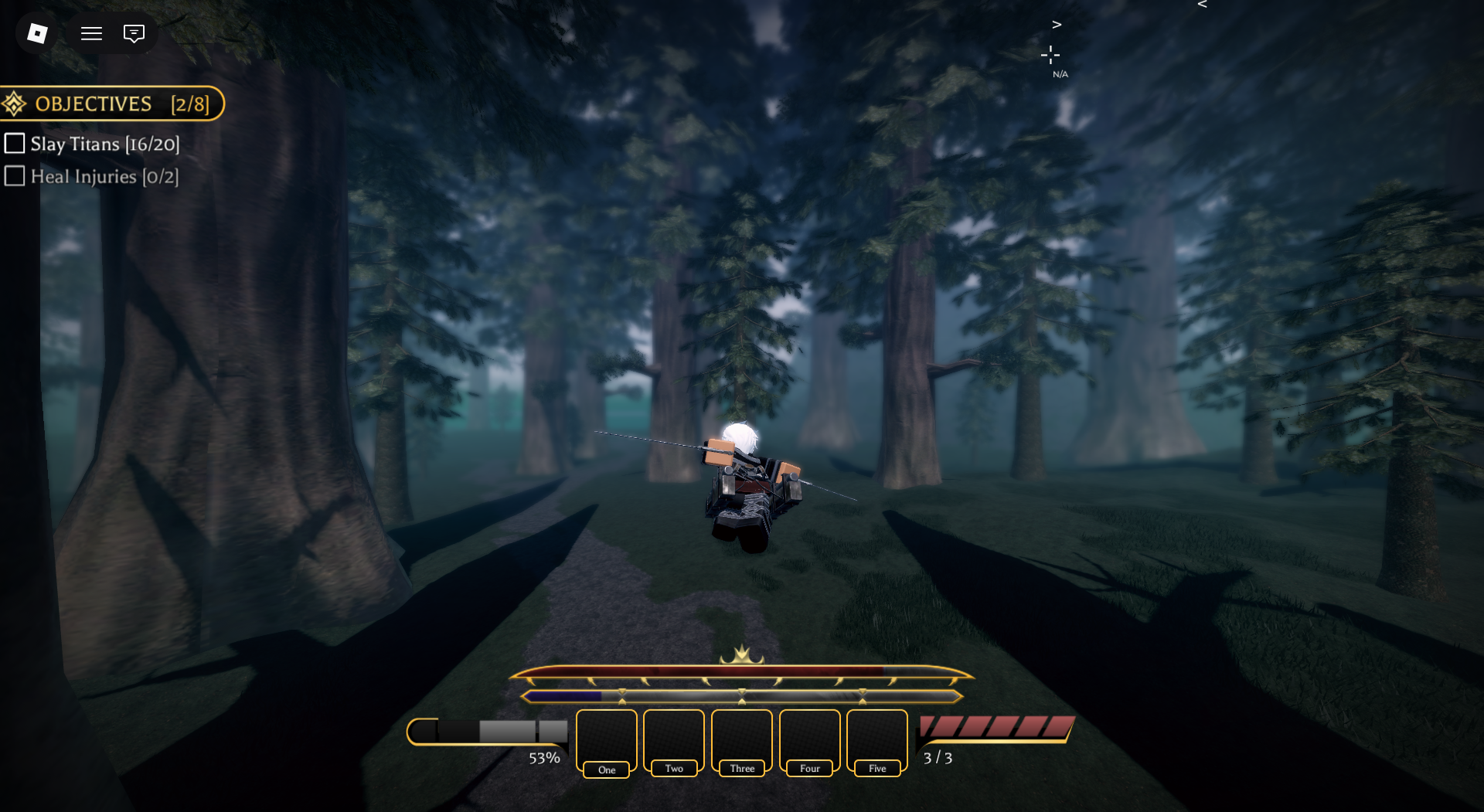Activate skill slot Four
This screenshot has height=812, width=1484.
pyautogui.click(x=809, y=742)
